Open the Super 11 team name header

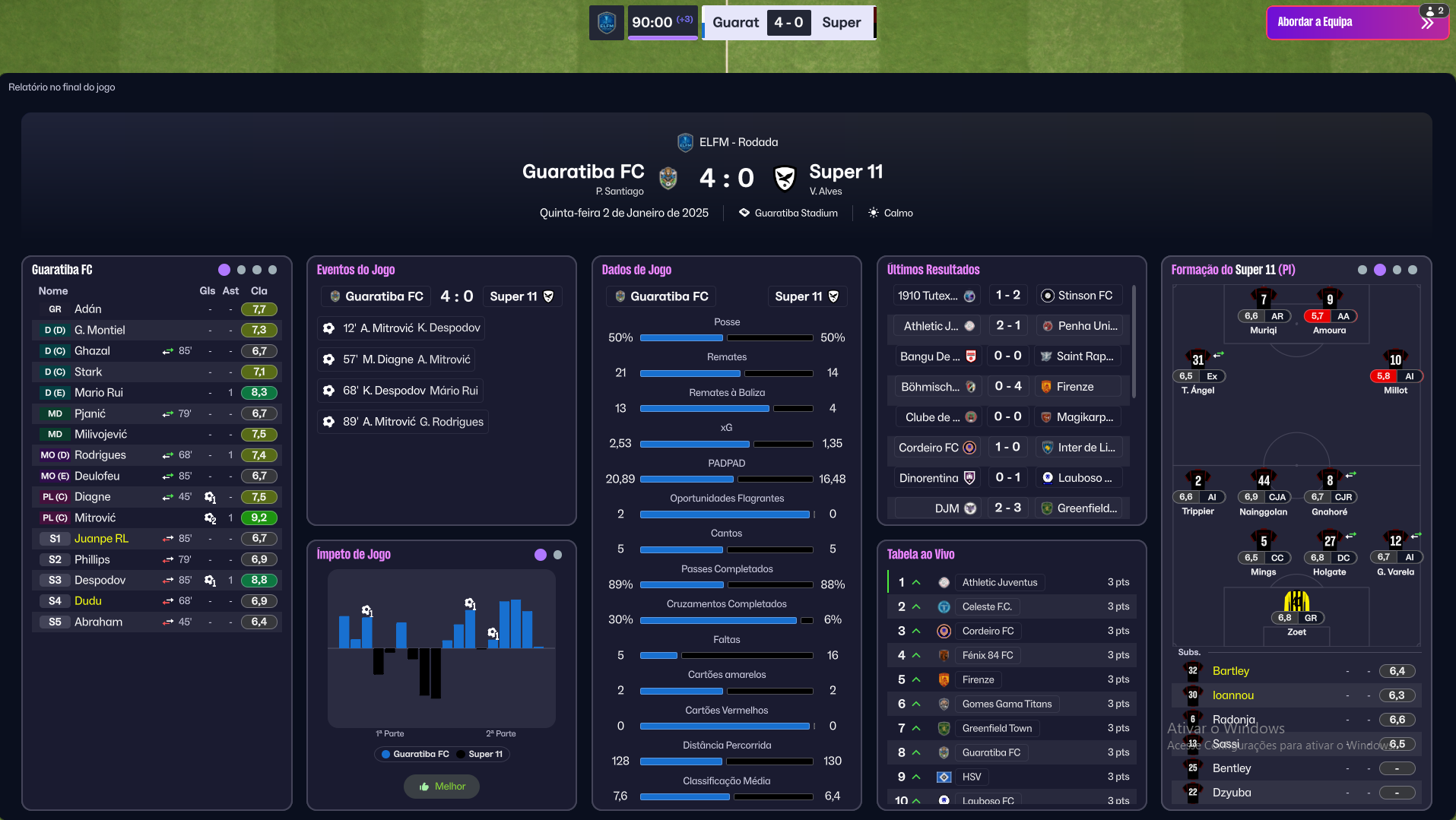(x=845, y=172)
